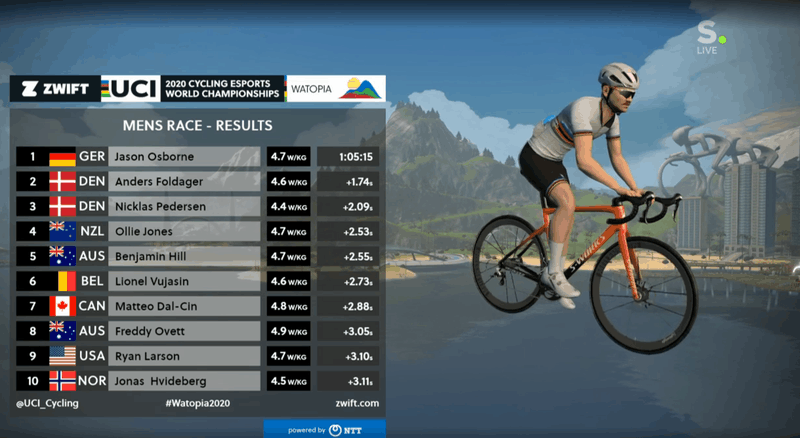The width and height of the screenshot is (800, 438).
Task: Click the #Watopia2020 hashtag
Action: pyautogui.click(x=198, y=404)
